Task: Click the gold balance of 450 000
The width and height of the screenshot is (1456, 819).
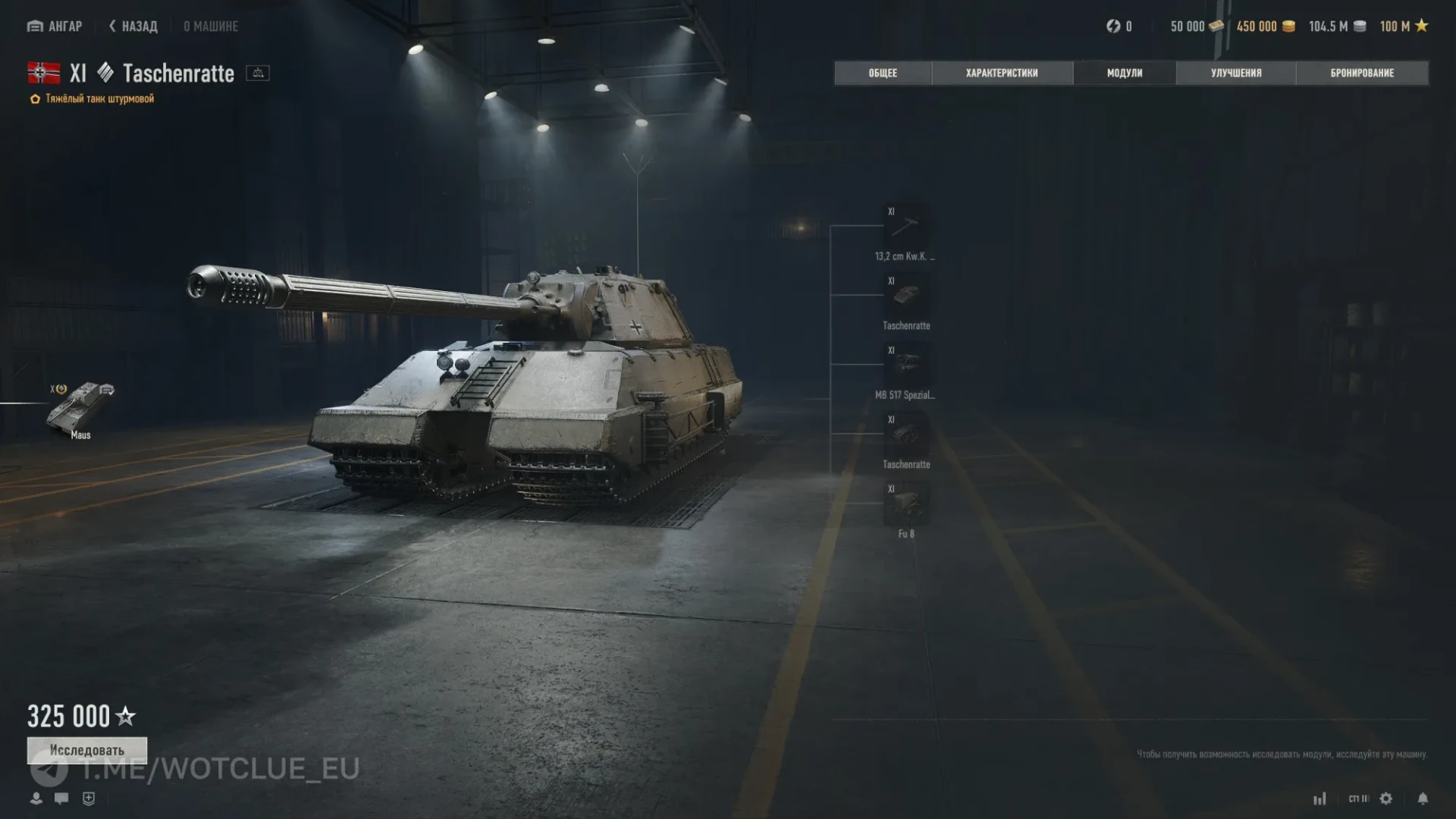Action: tap(1265, 27)
